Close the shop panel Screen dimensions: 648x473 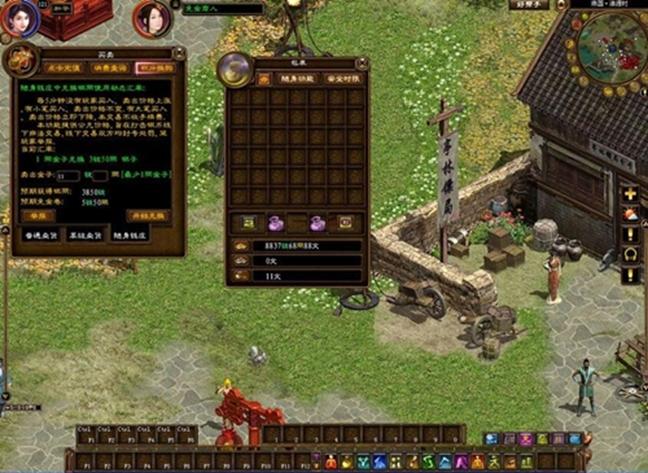click(x=181, y=53)
